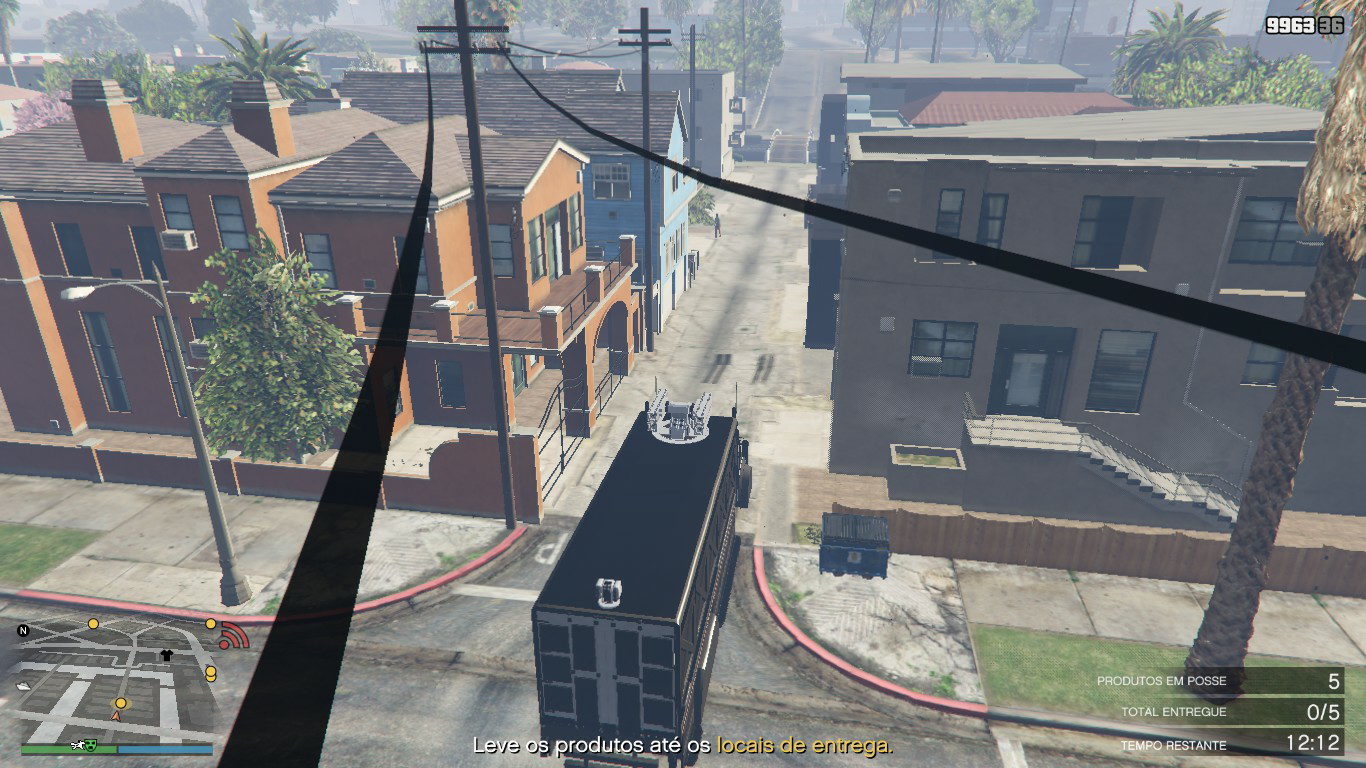The width and height of the screenshot is (1366, 768).
Task: Select the red signal waves icon
Action: (235, 635)
